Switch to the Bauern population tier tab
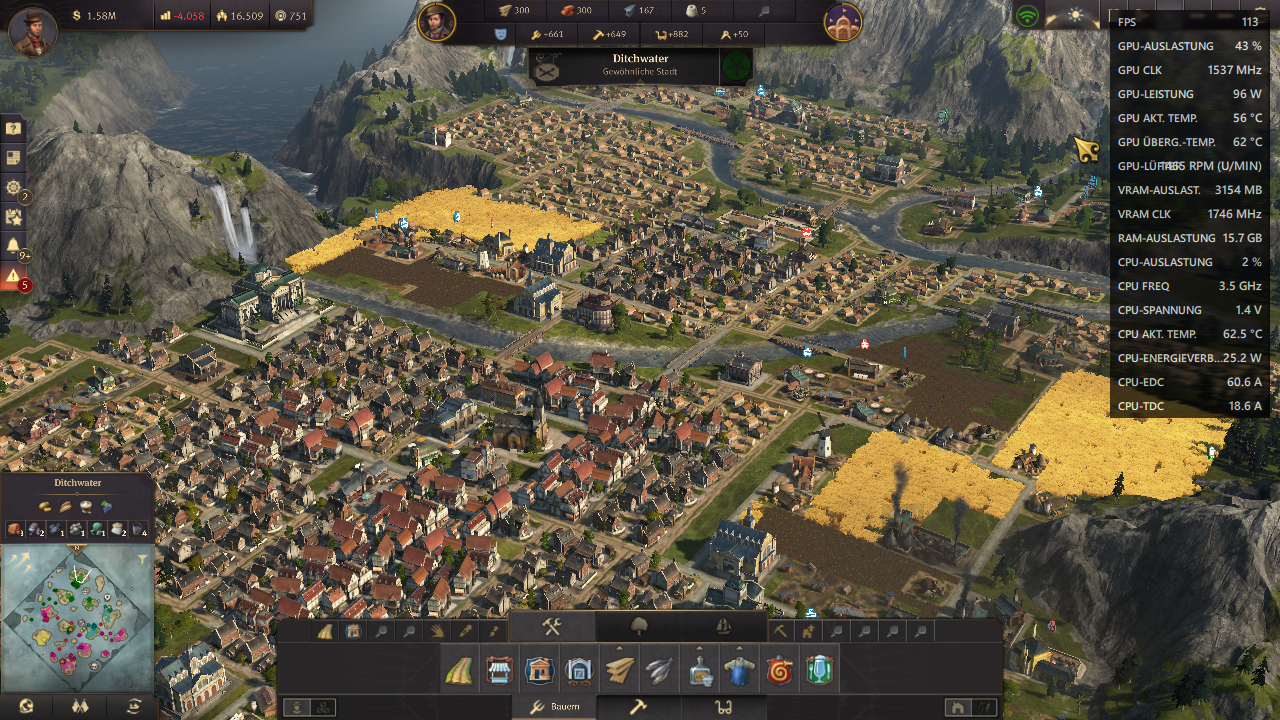 pyautogui.click(x=552, y=707)
